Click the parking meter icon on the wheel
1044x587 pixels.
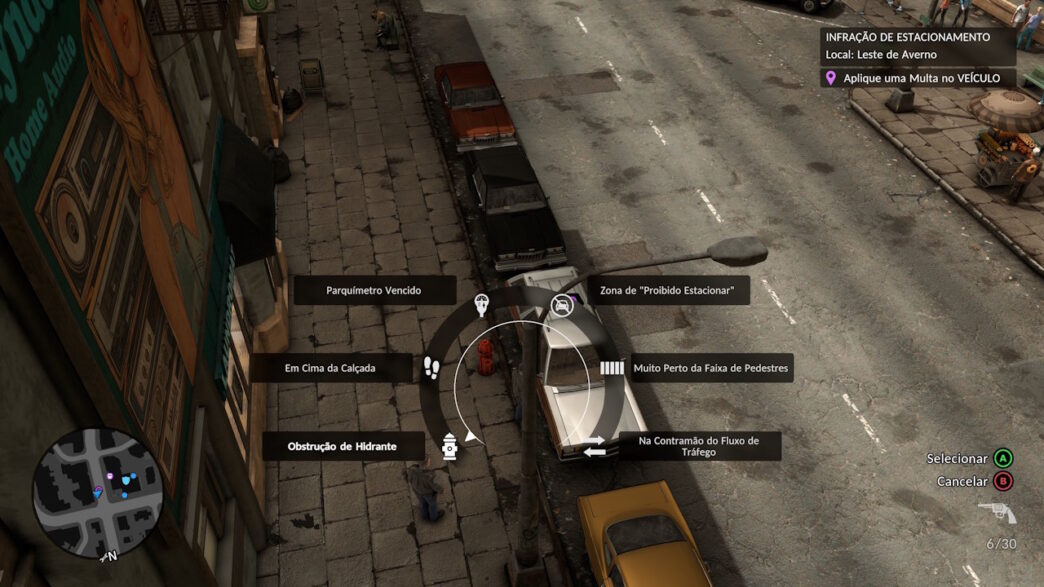click(481, 303)
